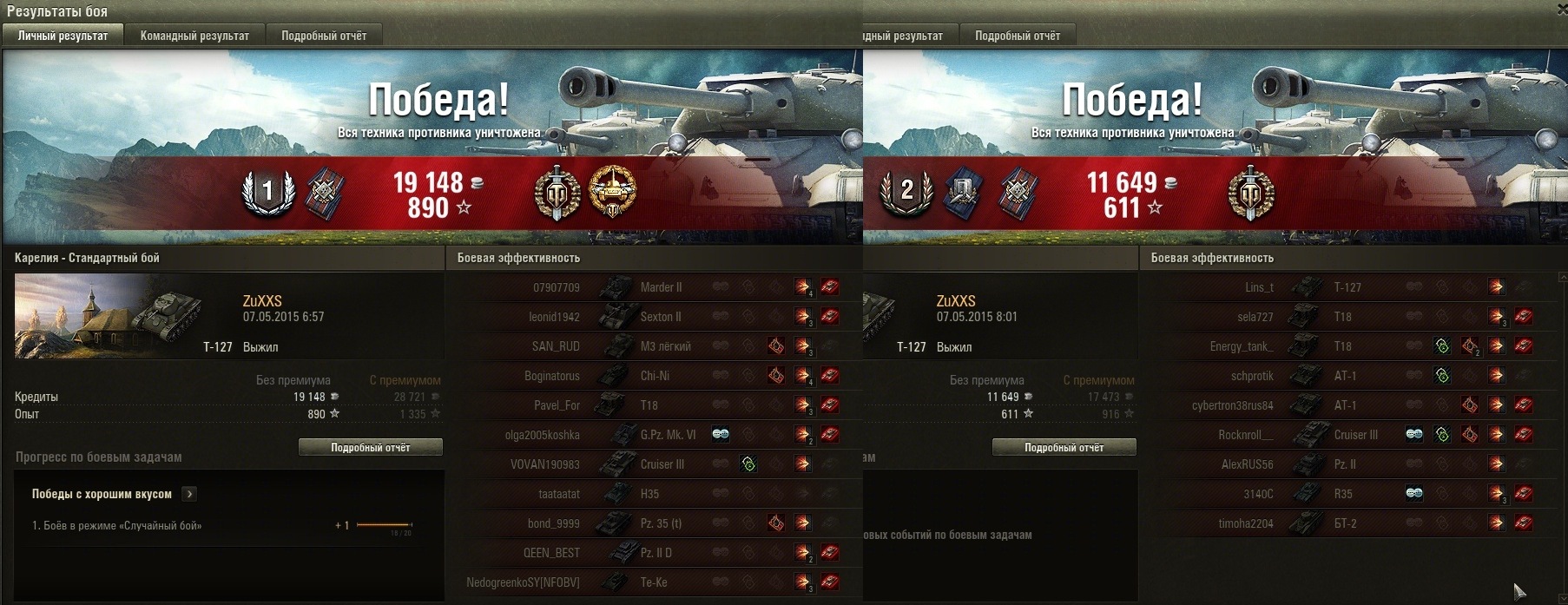Close the battle results window
Screen dimensions: 1568x605
(x=1560, y=9)
